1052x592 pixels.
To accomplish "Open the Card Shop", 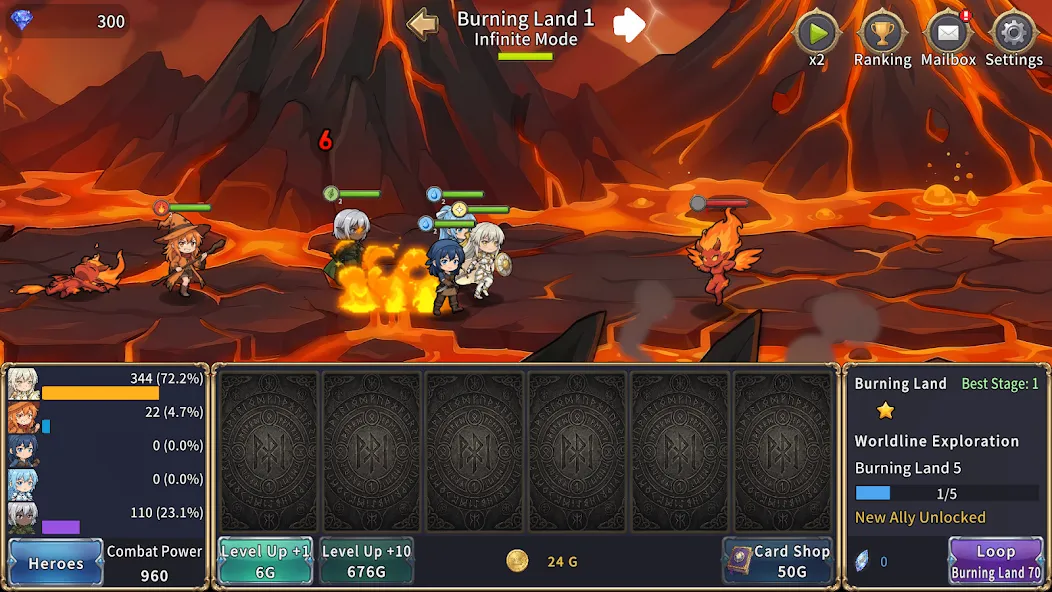I will (778, 561).
